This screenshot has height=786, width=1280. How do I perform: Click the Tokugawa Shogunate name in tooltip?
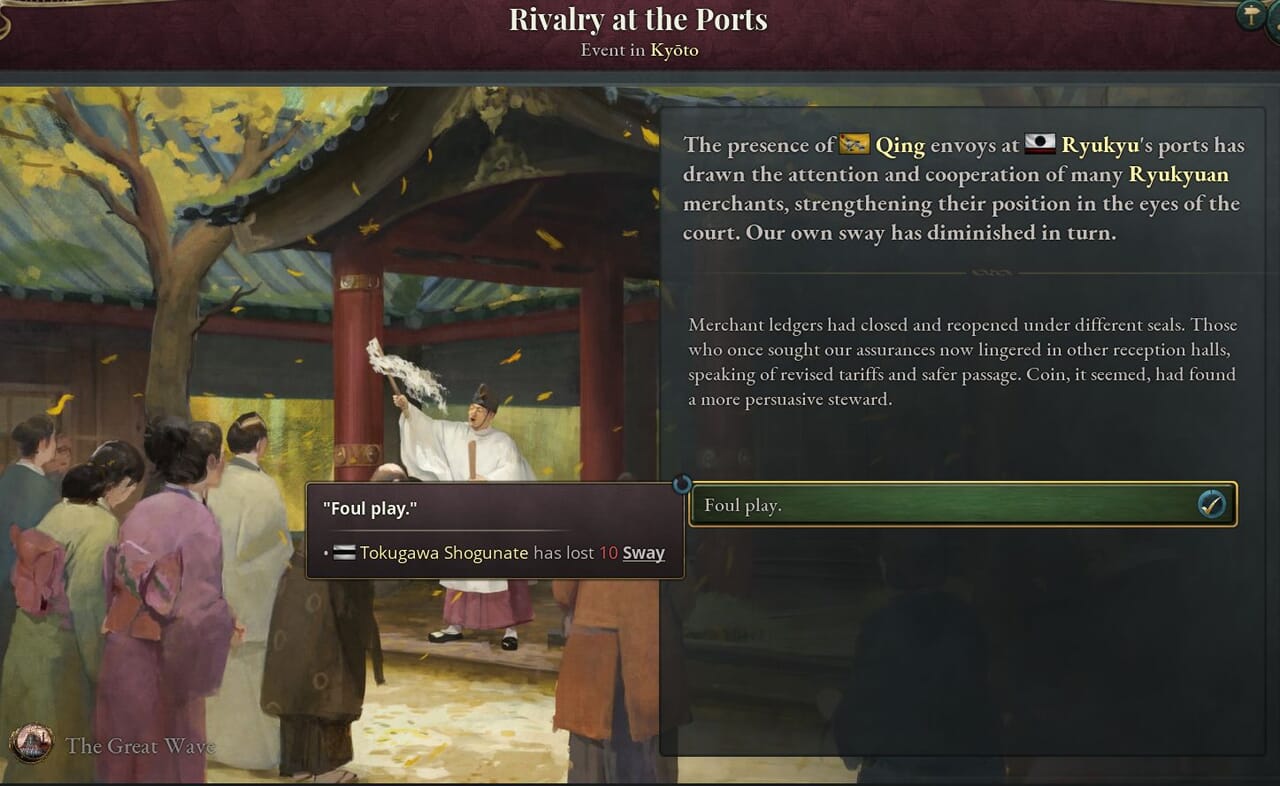click(443, 553)
